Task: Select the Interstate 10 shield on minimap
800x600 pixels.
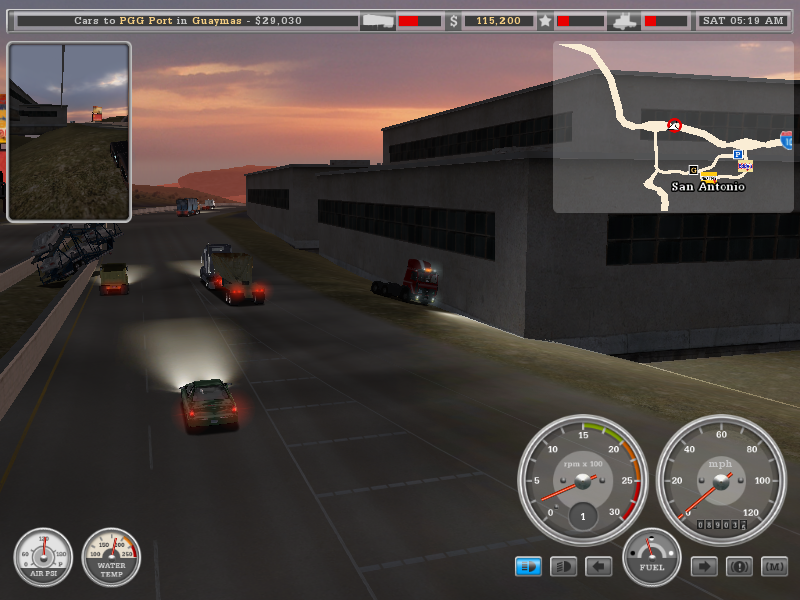Action: point(787,140)
